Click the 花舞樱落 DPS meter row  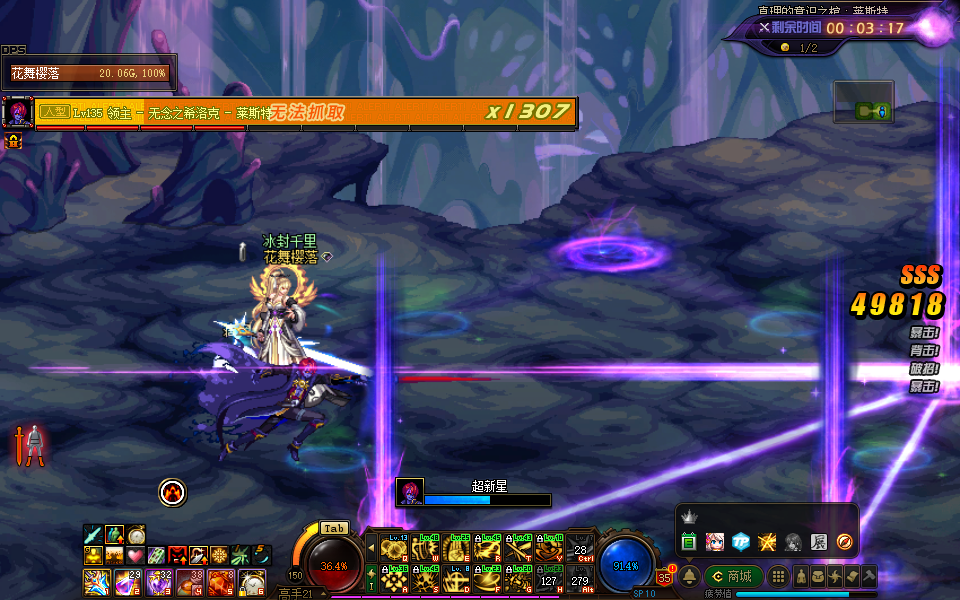click(89, 73)
